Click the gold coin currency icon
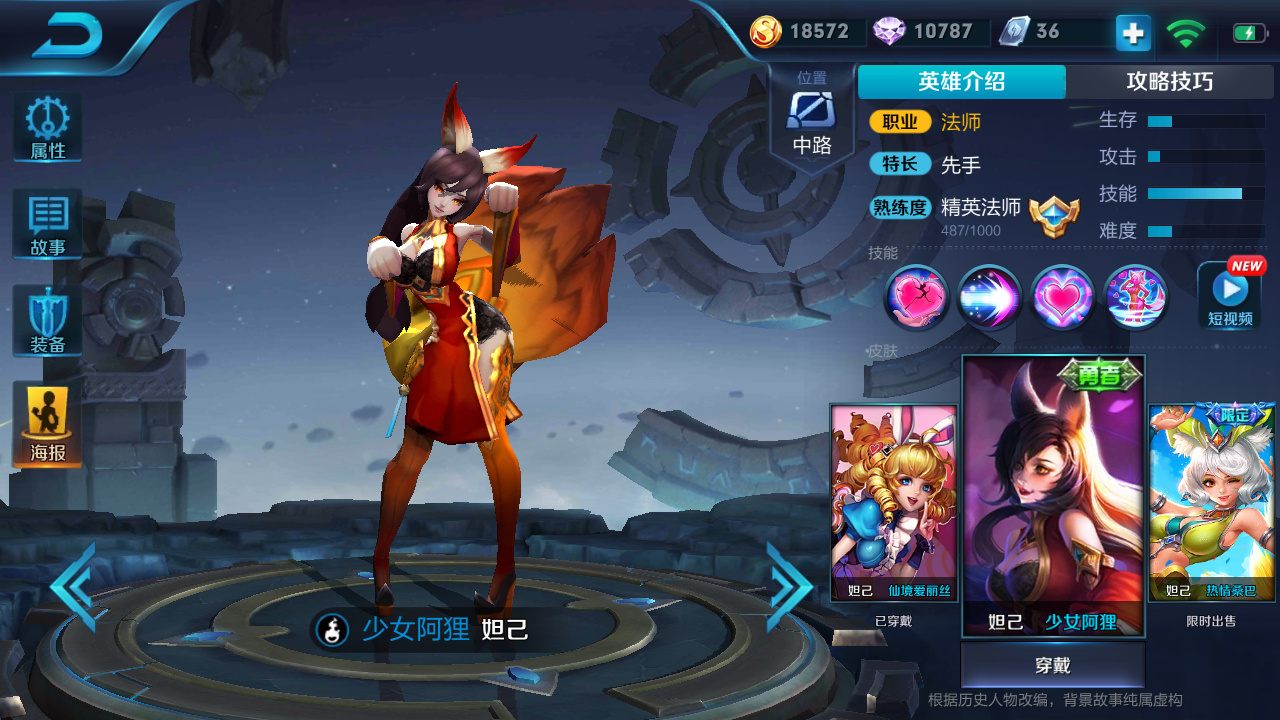Image resolution: width=1280 pixels, height=720 pixels. (x=764, y=32)
